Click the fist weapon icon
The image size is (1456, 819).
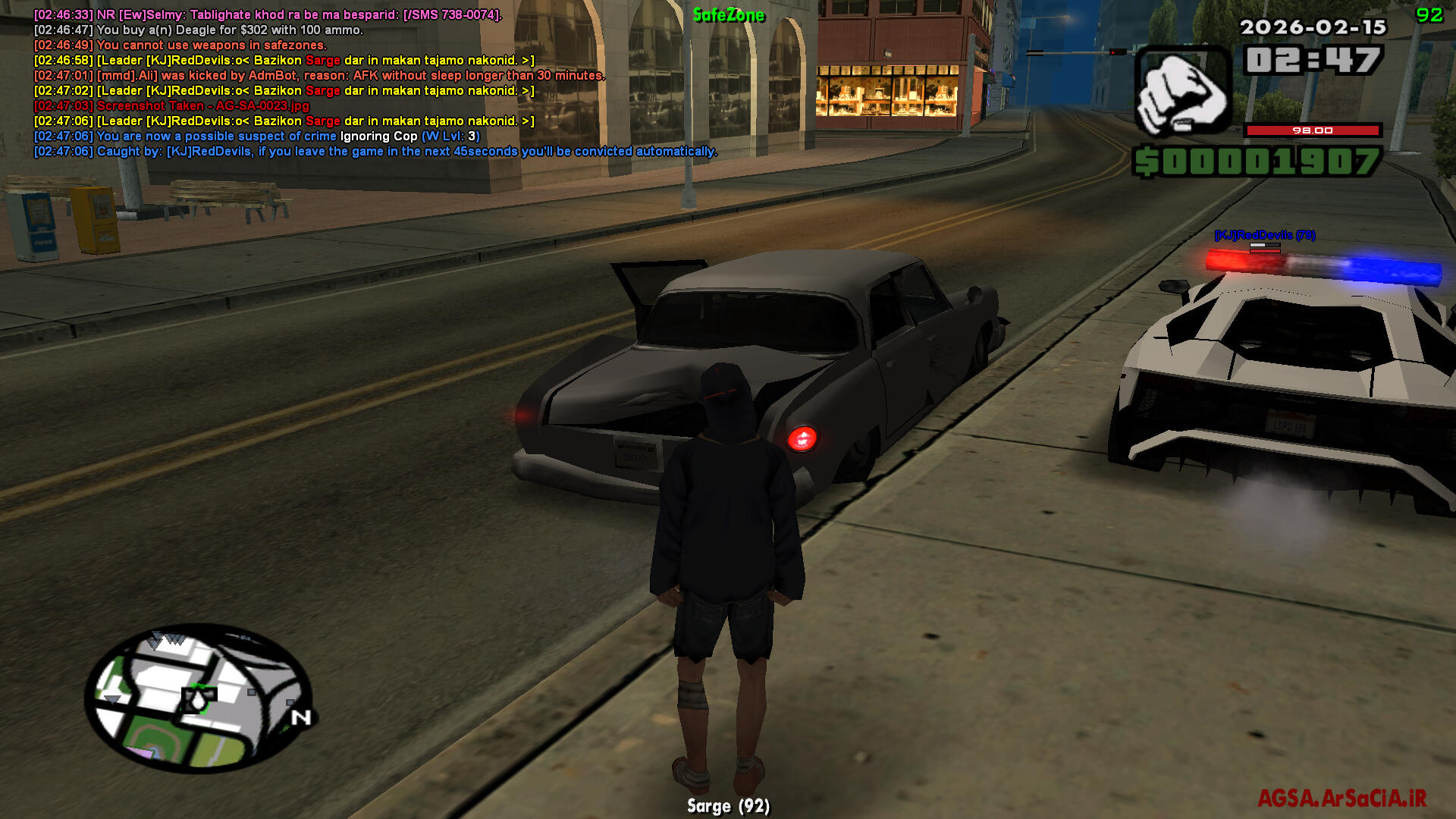(x=1181, y=92)
